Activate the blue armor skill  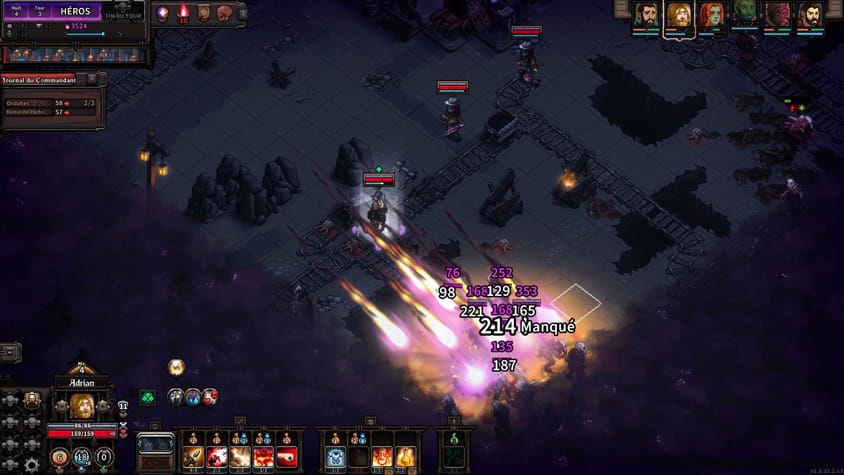[x=337, y=458]
